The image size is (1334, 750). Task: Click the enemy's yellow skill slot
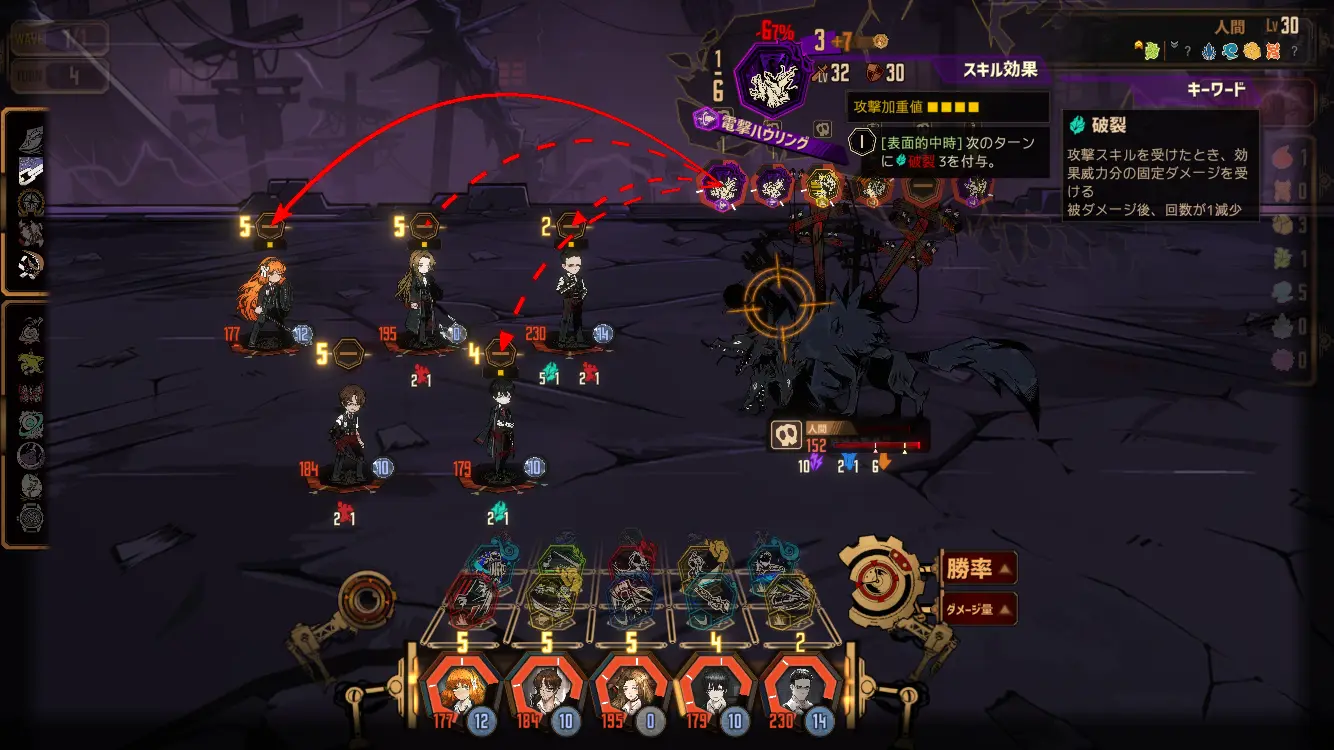tap(823, 185)
